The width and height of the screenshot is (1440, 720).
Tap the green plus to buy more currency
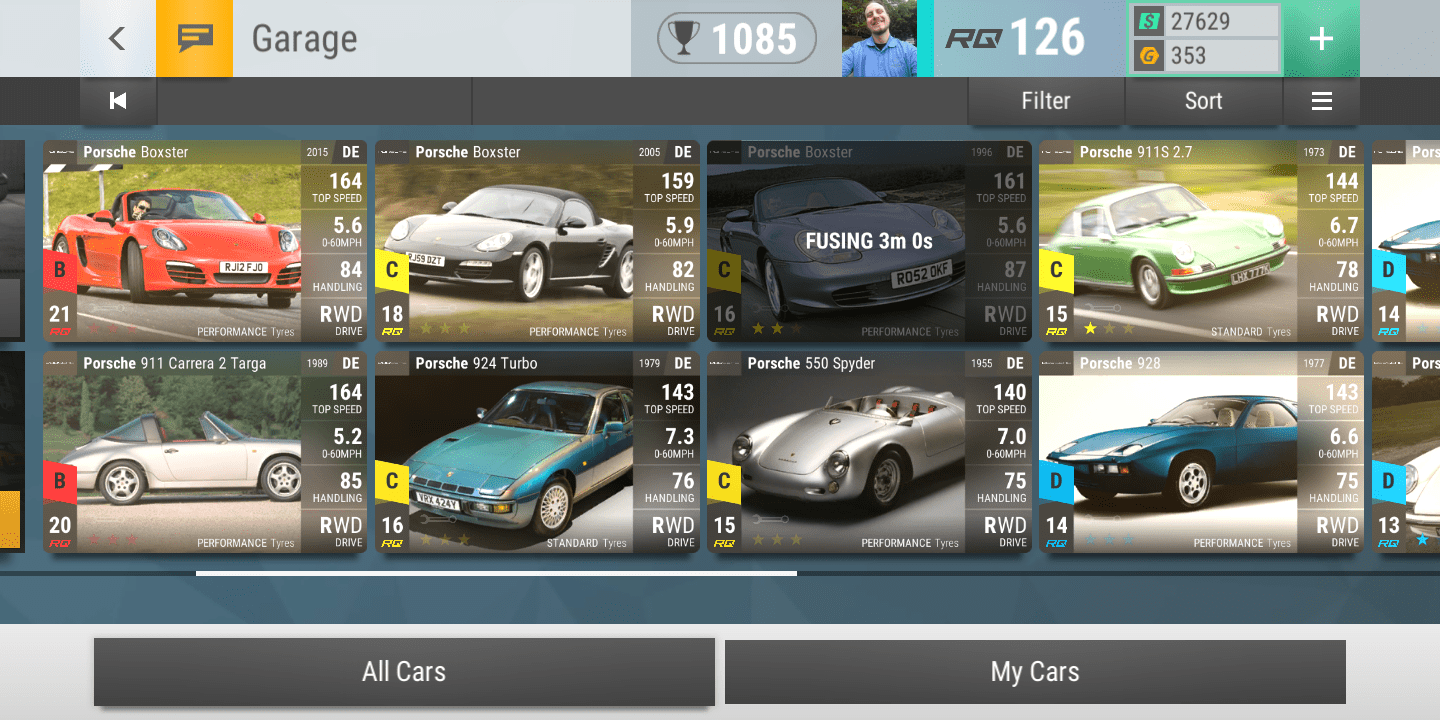click(x=1321, y=39)
